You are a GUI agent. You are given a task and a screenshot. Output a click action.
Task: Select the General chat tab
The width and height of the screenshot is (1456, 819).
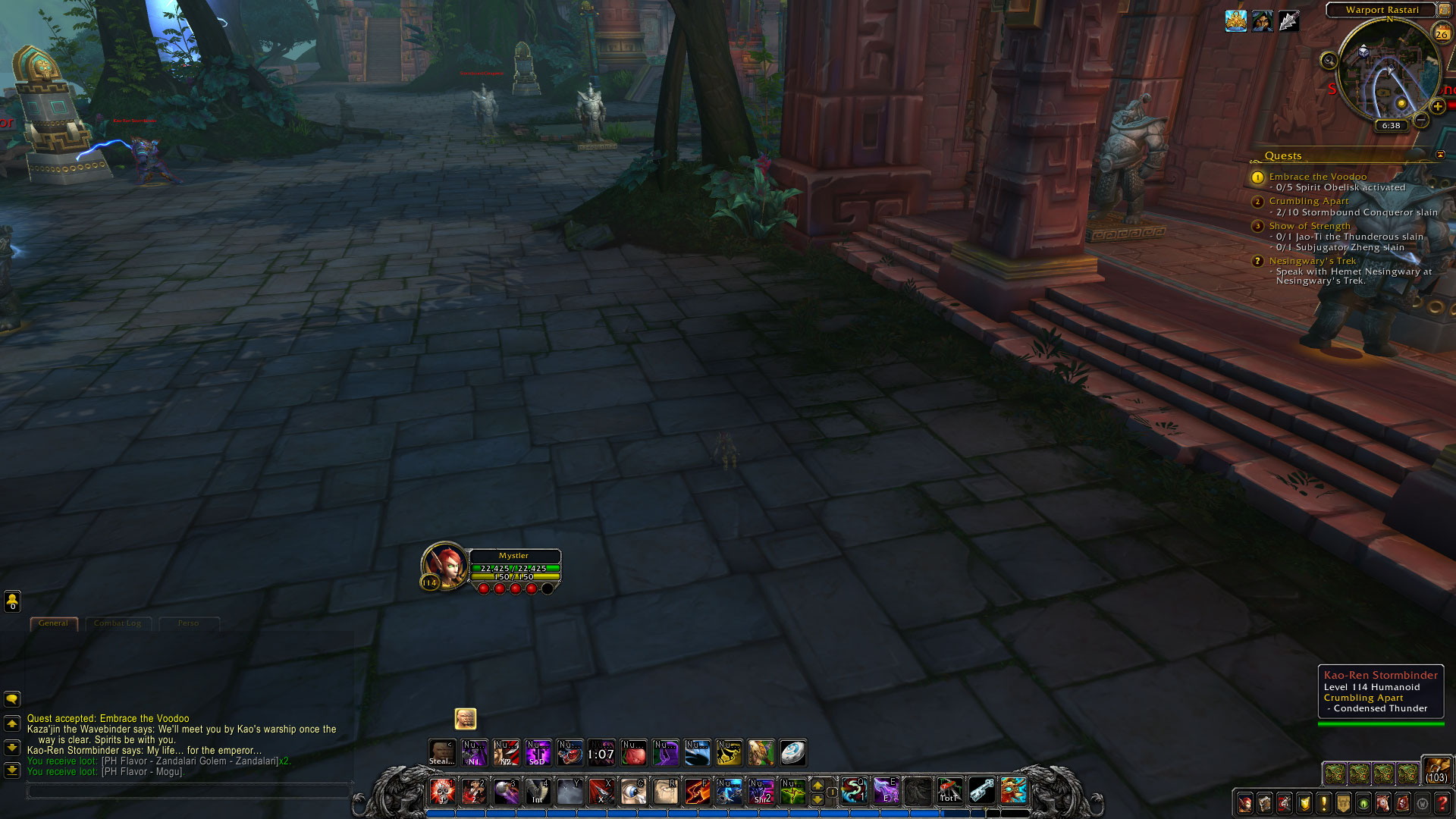coord(53,623)
